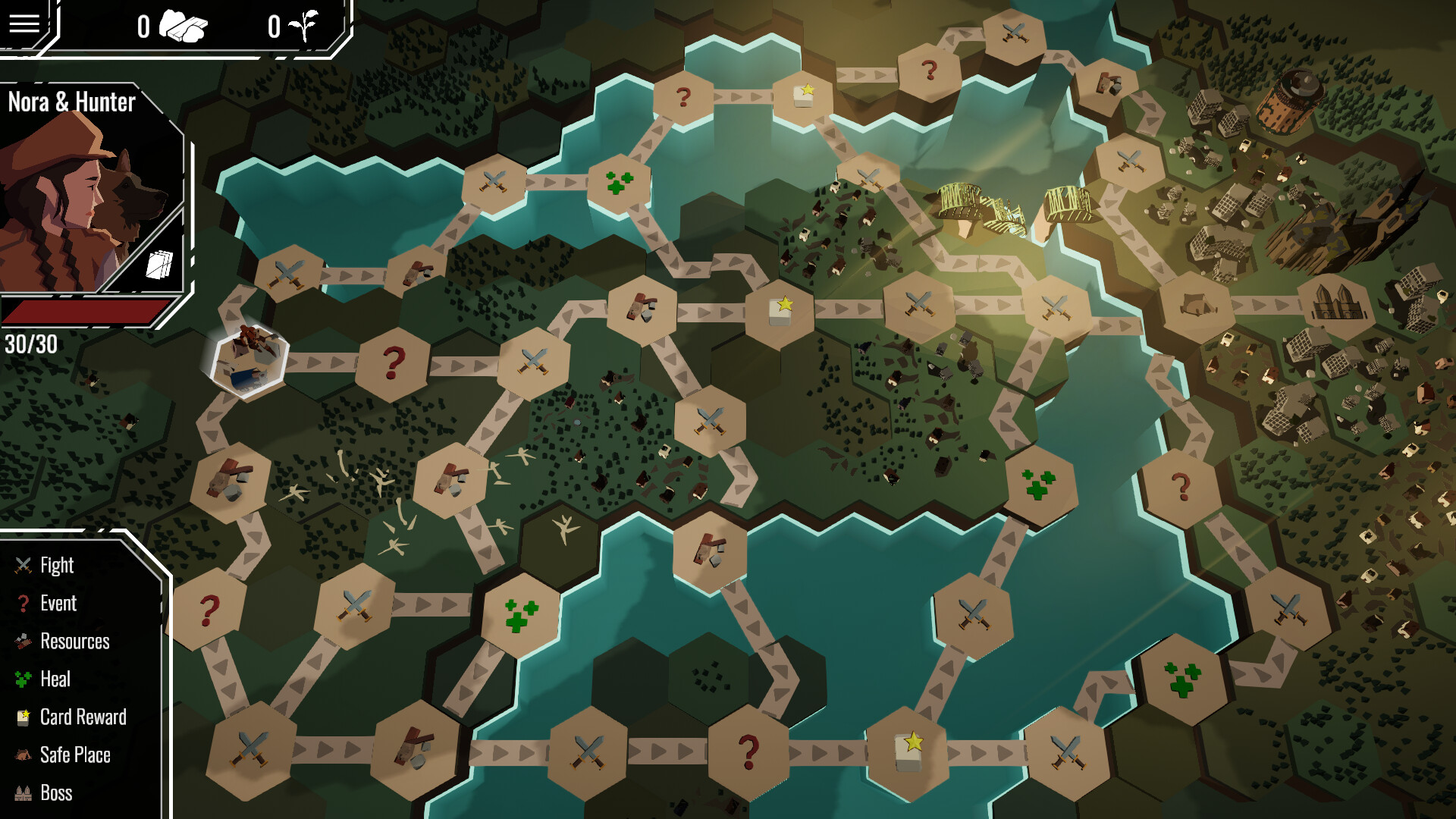
Task: Click the Resources legend icon
Action: [x=21, y=641]
